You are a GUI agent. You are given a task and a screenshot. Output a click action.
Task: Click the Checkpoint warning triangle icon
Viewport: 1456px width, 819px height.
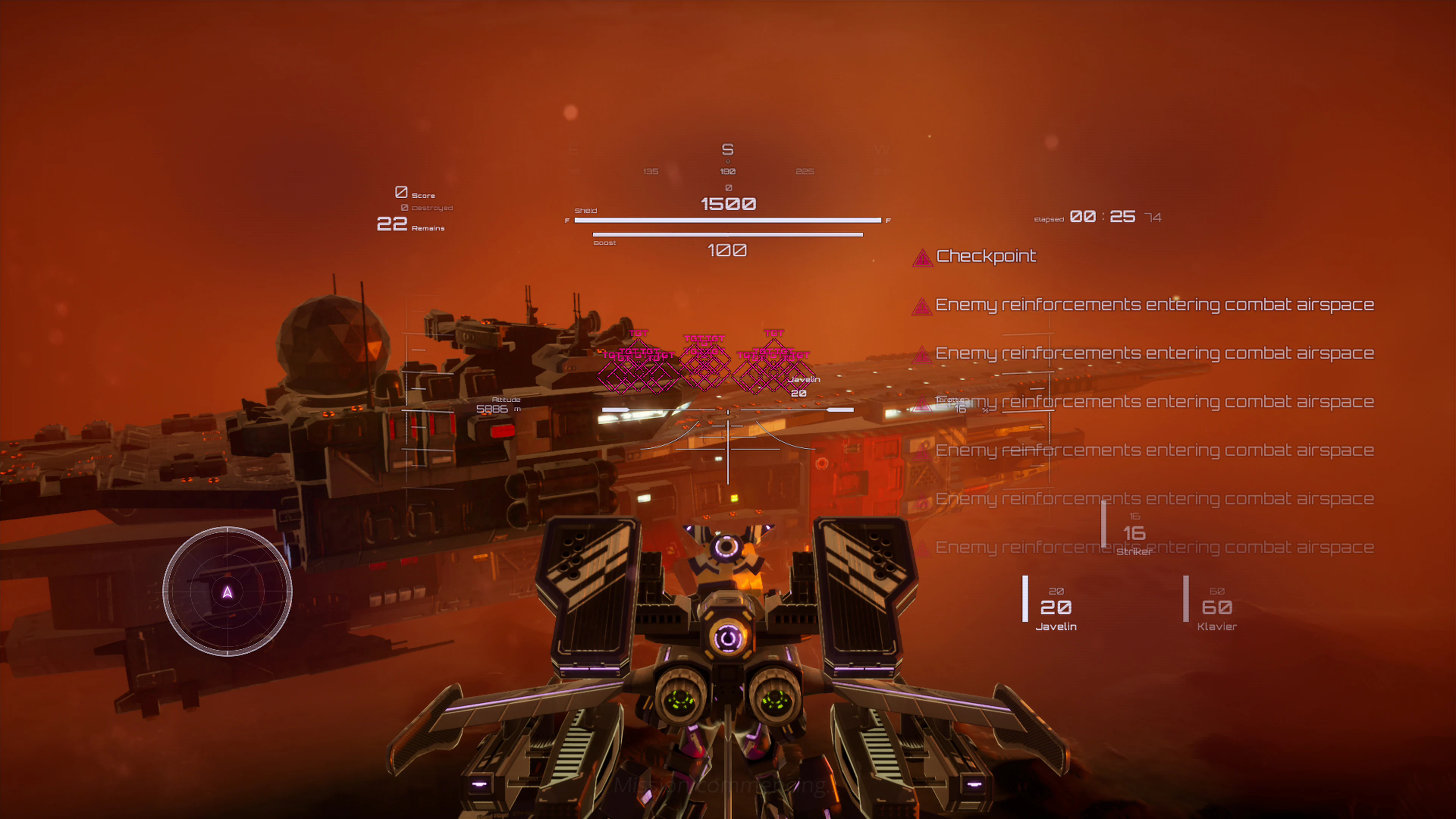[923, 258]
